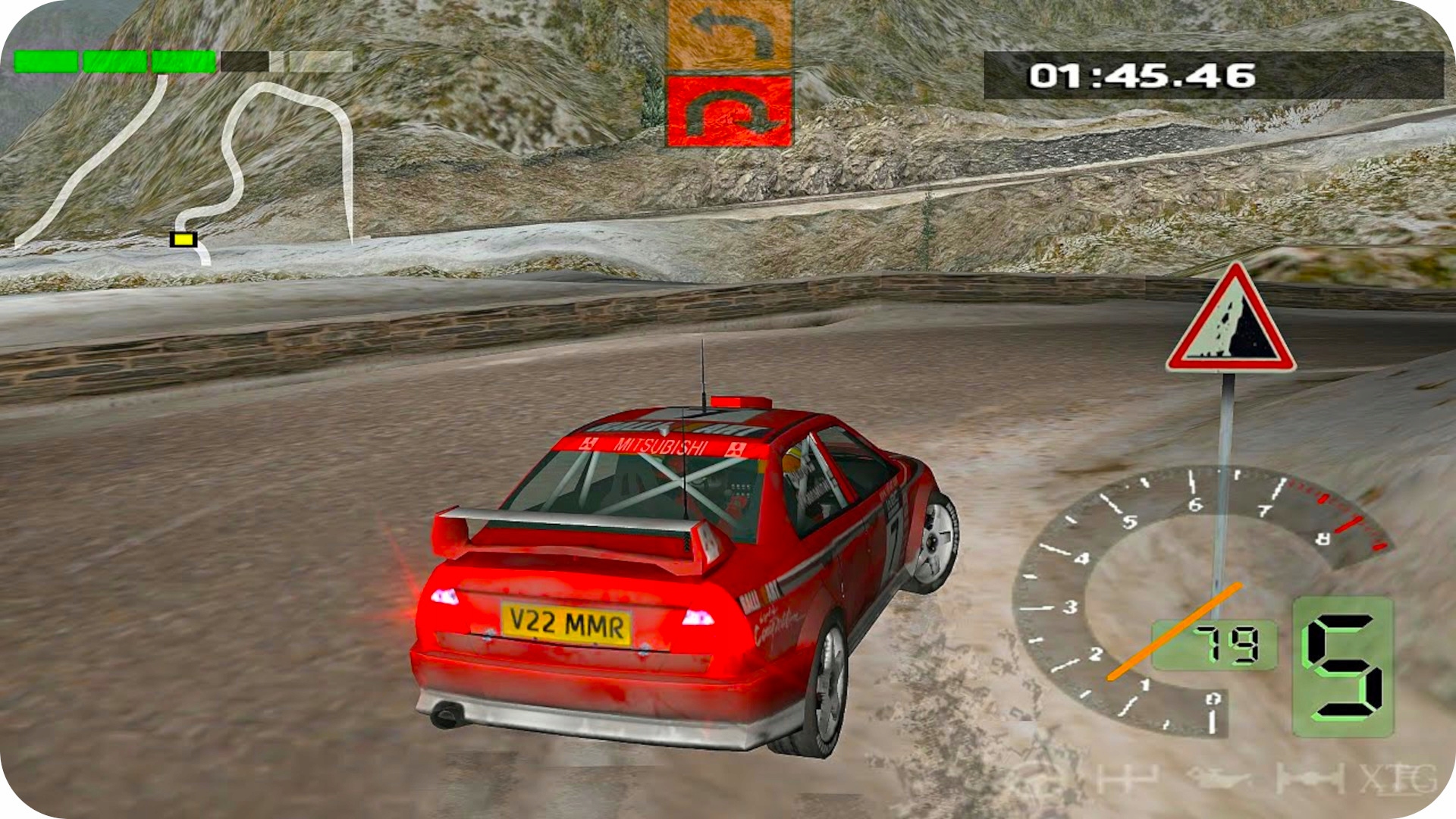This screenshot has width=1456, height=819.
Task: Select the yellow car marker on the minimap
Action: [183, 240]
